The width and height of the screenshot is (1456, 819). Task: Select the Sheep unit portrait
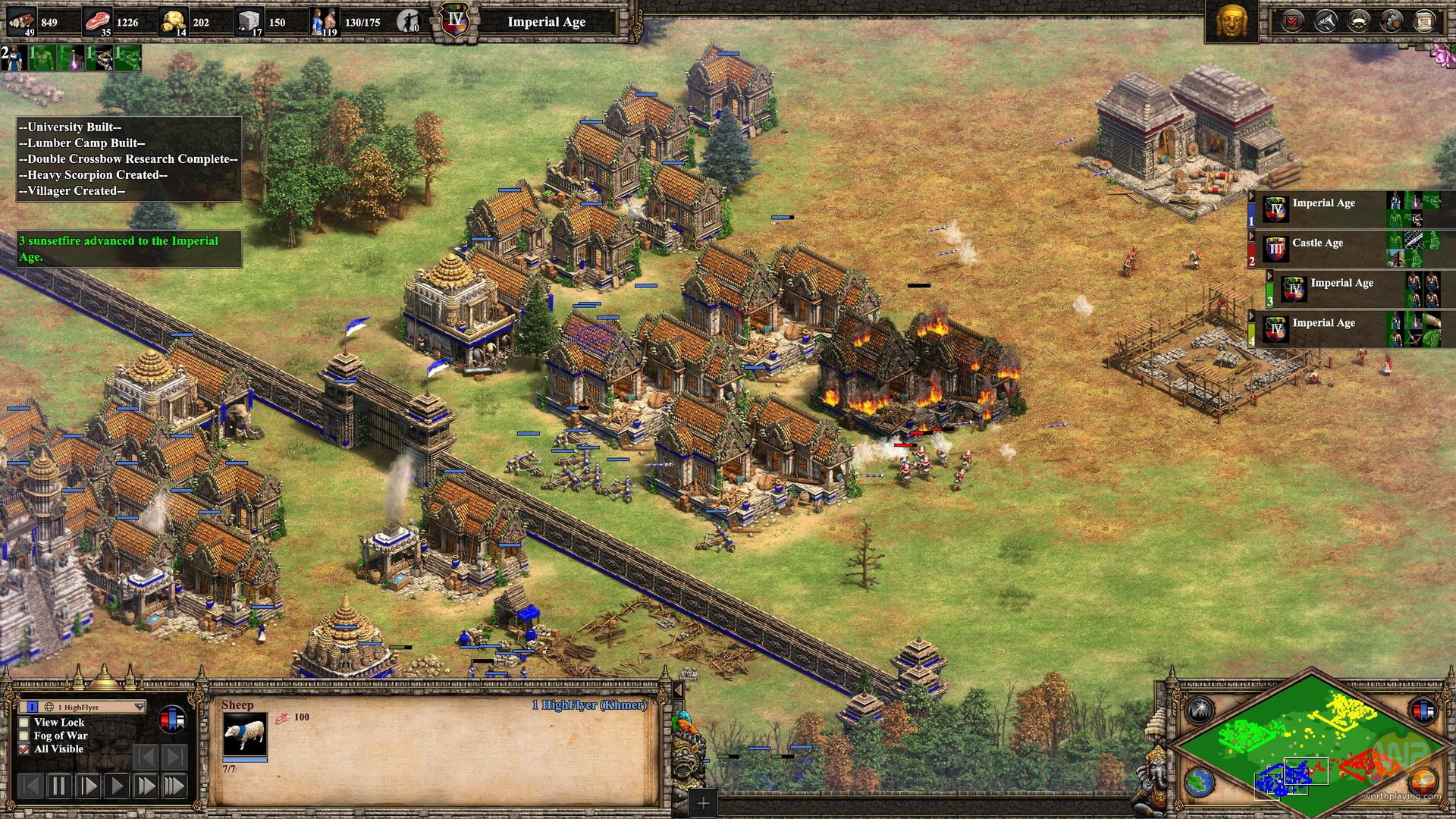pyautogui.click(x=244, y=734)
